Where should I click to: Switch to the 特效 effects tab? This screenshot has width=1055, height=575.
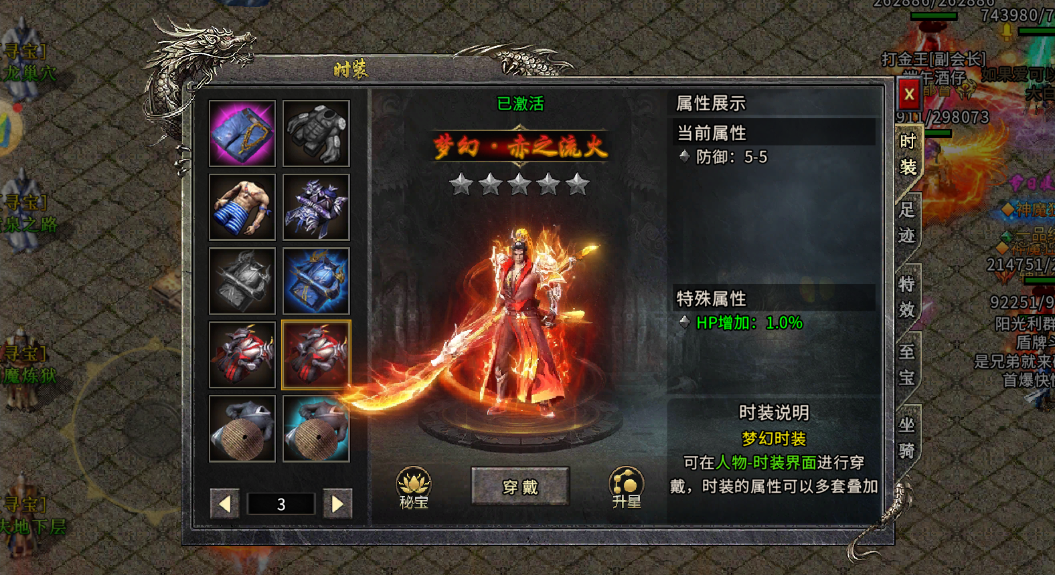pos(908,297)
